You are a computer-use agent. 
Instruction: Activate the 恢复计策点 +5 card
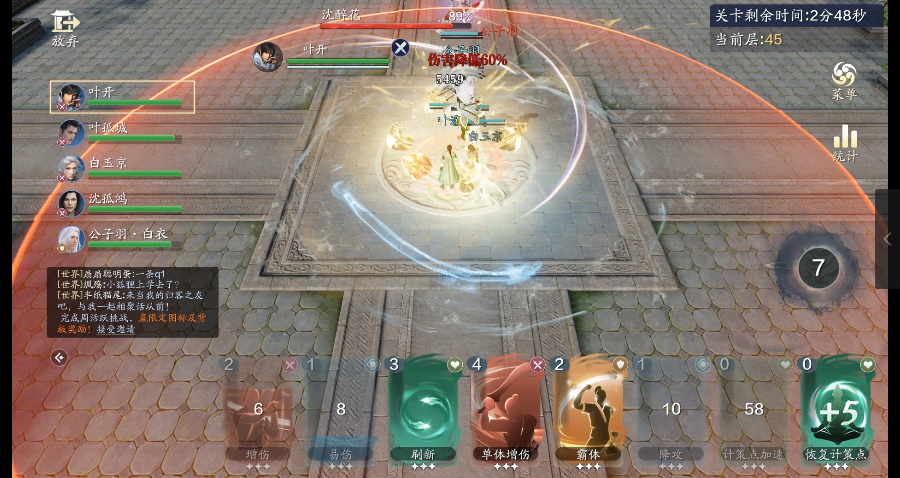[x=836, y=408]
